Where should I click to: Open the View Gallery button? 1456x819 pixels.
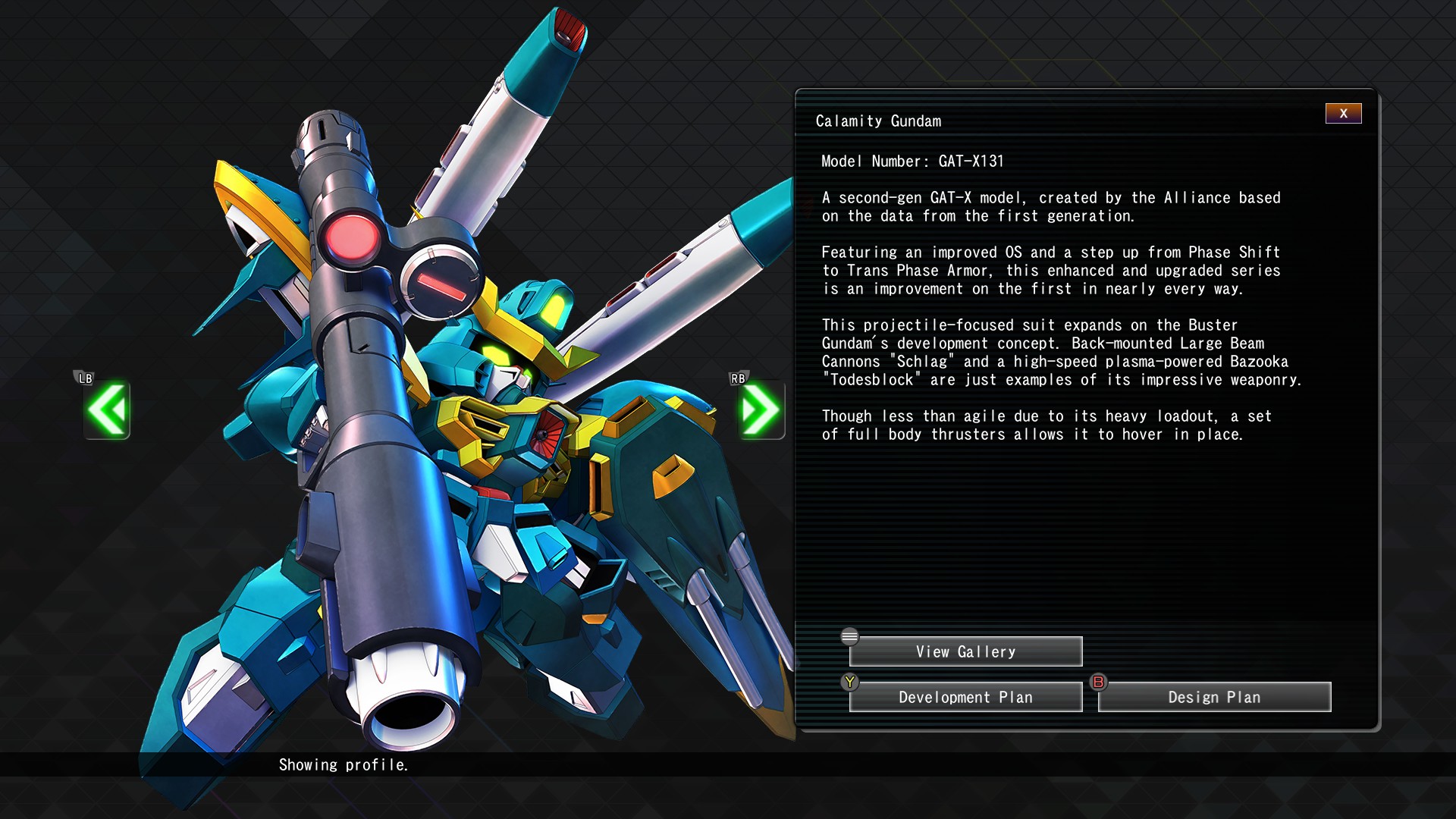coord(965,651)
